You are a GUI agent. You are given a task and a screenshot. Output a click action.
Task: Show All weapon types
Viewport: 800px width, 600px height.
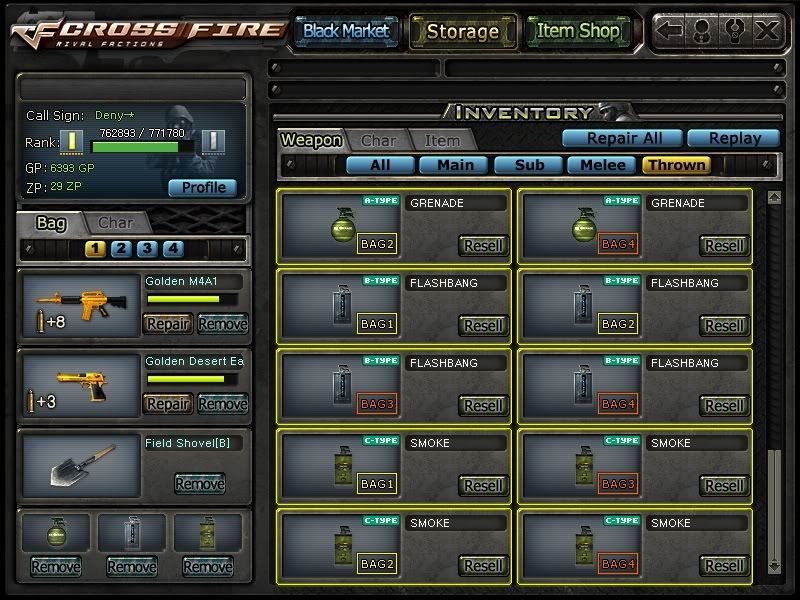[380, 165]
